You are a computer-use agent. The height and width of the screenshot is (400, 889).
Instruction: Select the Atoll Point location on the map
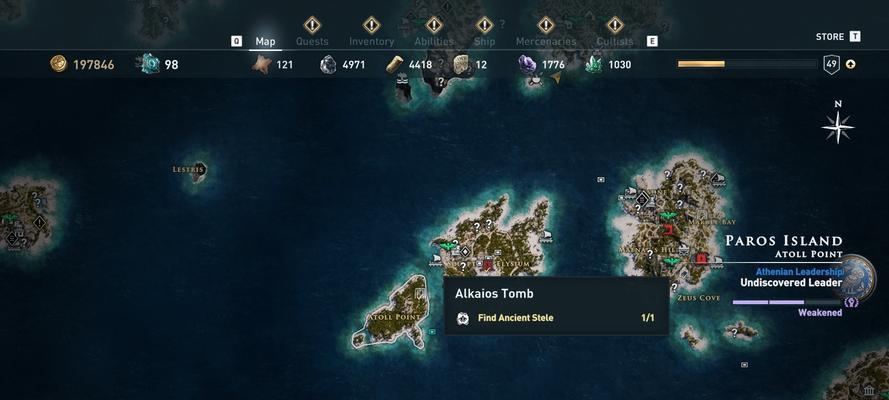coord(394,317)
